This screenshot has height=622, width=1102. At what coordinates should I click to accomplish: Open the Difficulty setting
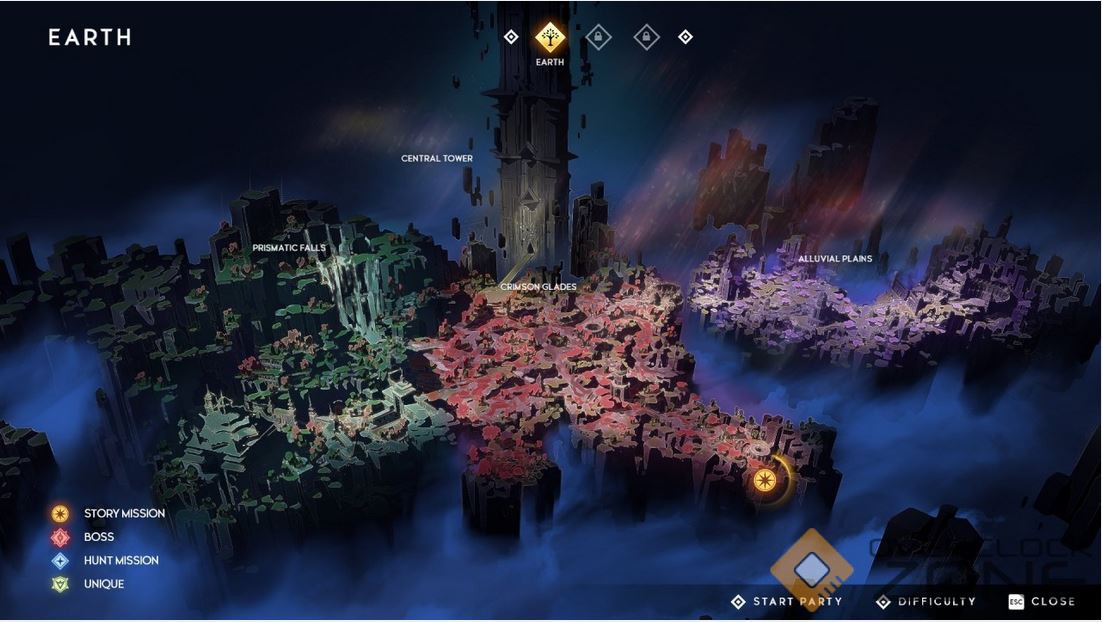tap(926, 602)
